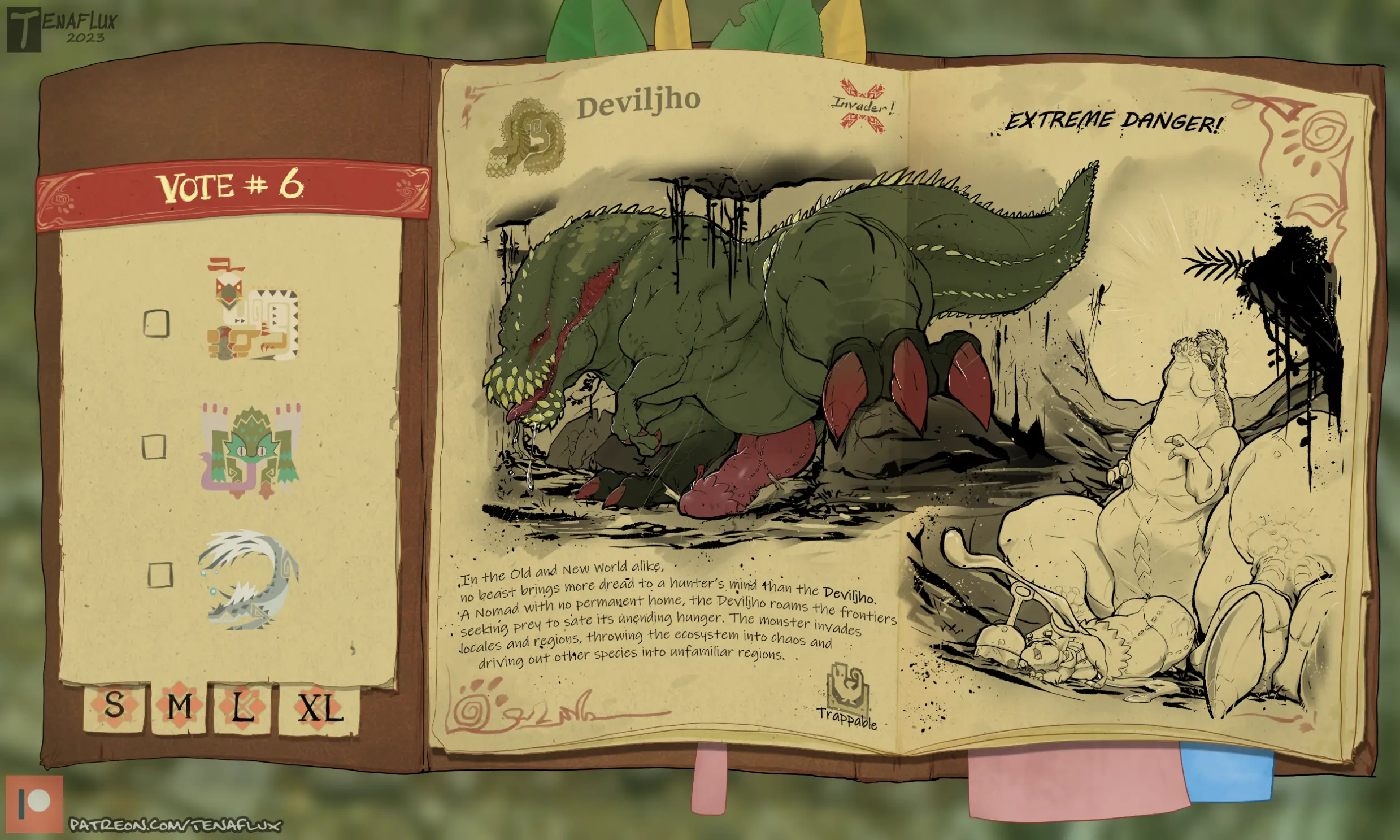Screen dimensions: 1400x840
Task: Tick the checkbox beside the white bird monster
Action: coord(156,323)
